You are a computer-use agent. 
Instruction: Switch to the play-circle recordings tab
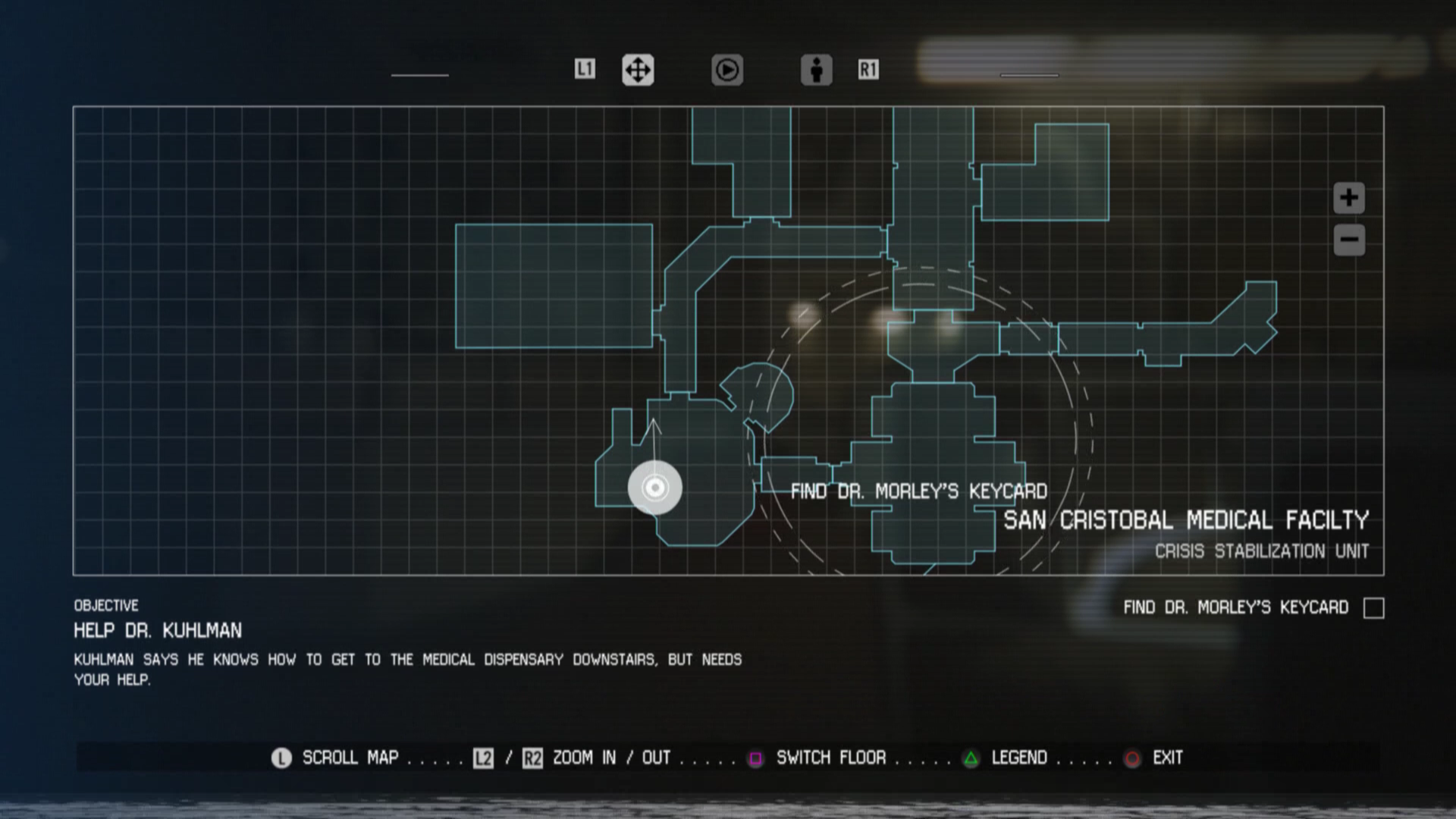point(726,70)
